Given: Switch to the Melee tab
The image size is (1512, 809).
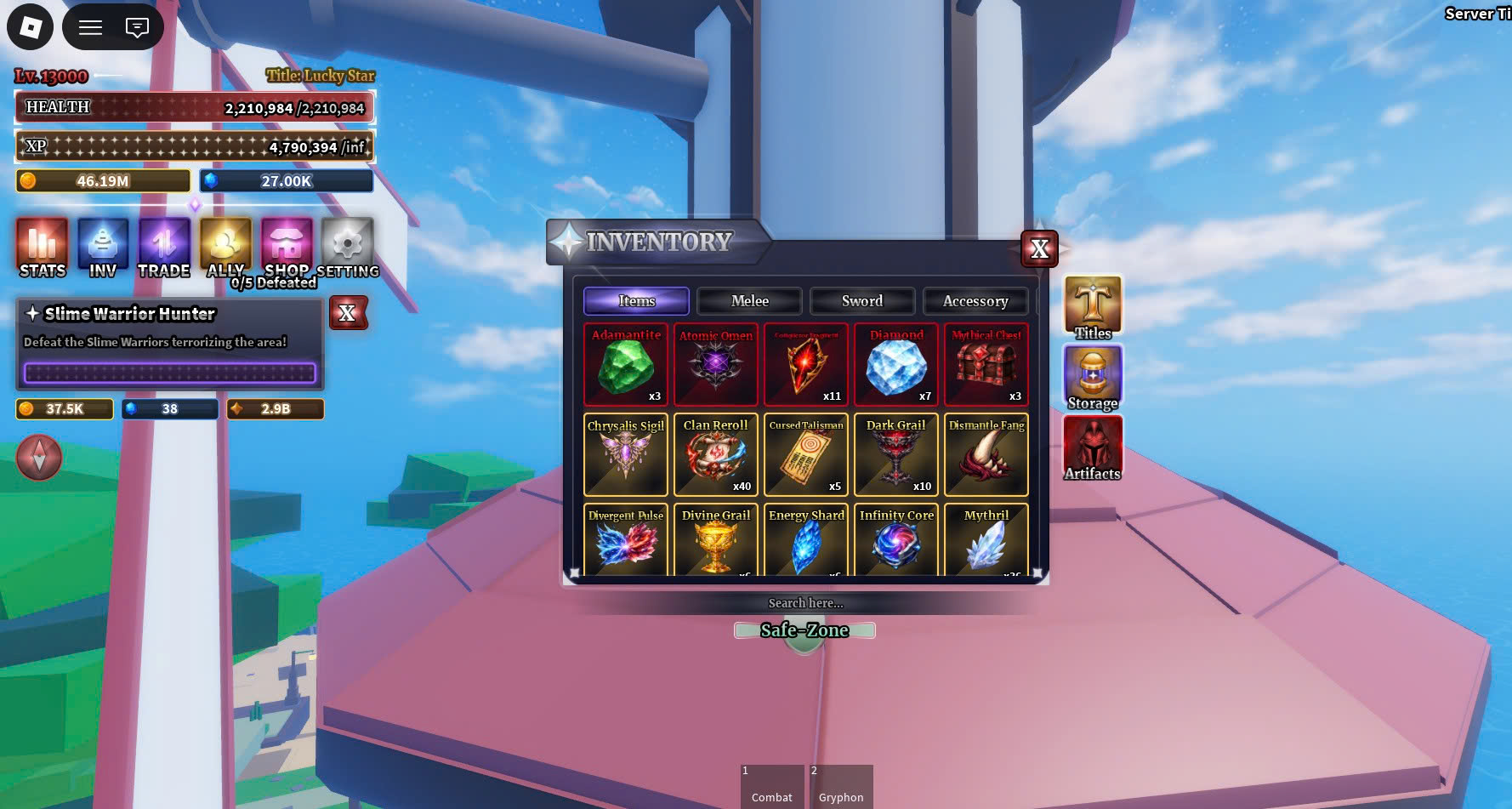Looking at the screenshot, I should 749,301.
